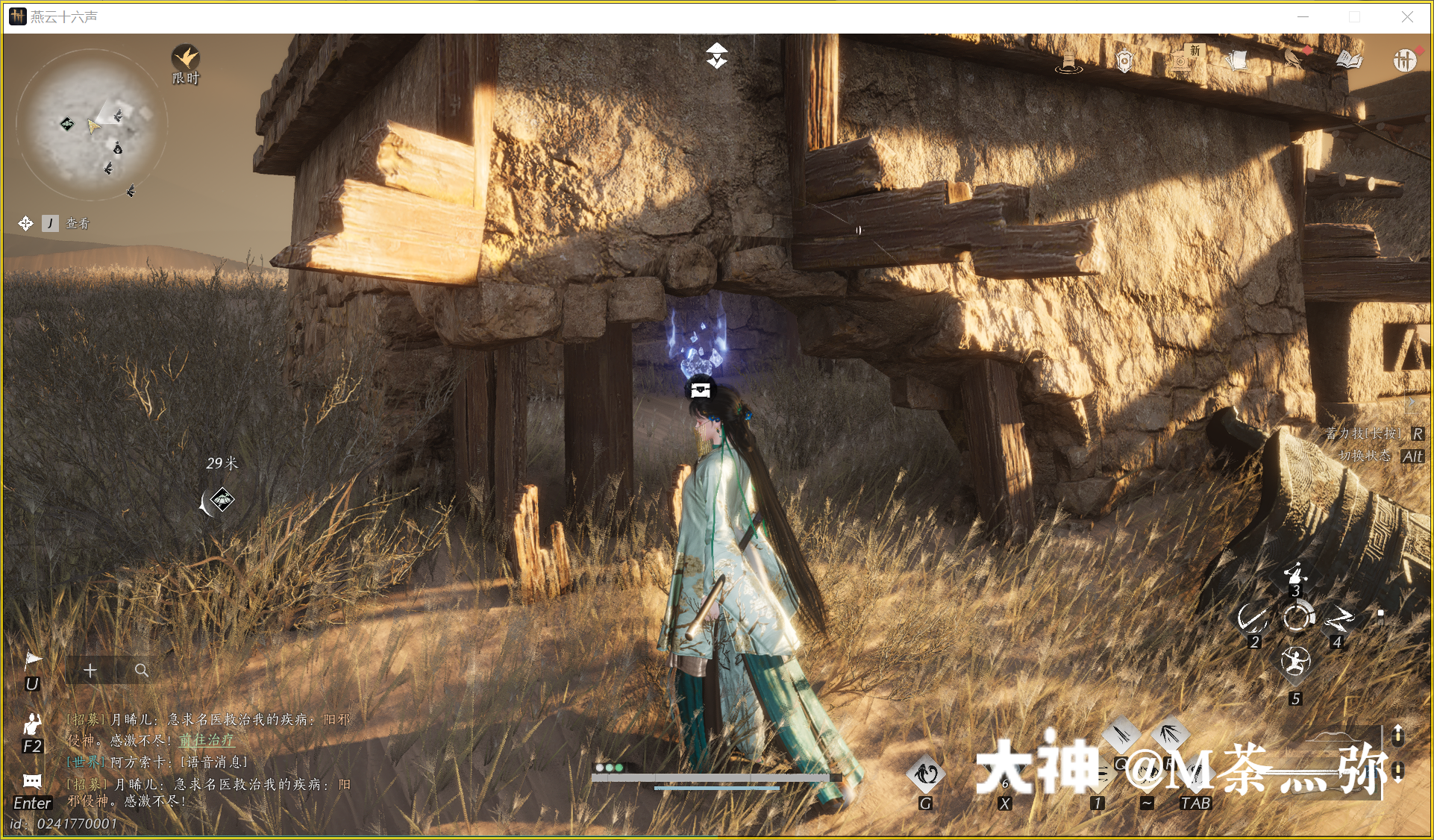
Task: Open the stacked papers icon in top bar
Action: pyautogui.click(x=1238, y=60)
